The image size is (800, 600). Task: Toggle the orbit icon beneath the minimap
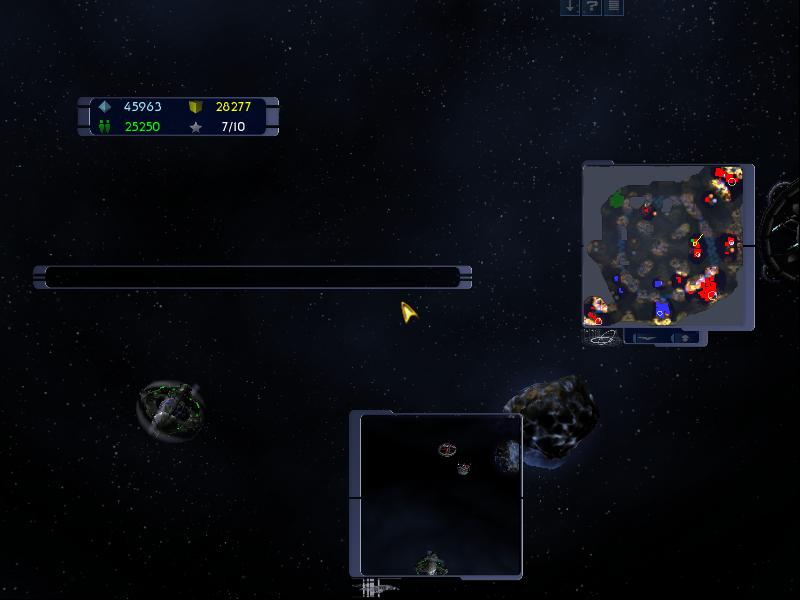(x=603, y=338)
